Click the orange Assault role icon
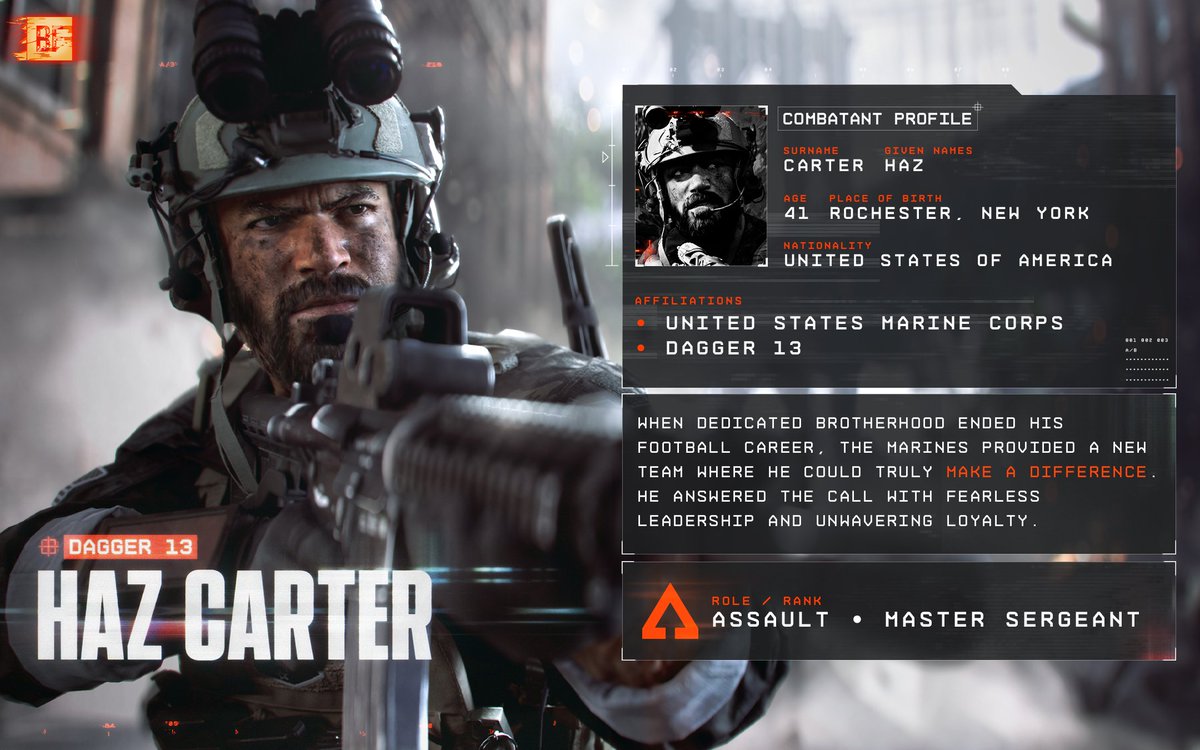Screen dimensions: 1200x750 (x=669, y=612)
